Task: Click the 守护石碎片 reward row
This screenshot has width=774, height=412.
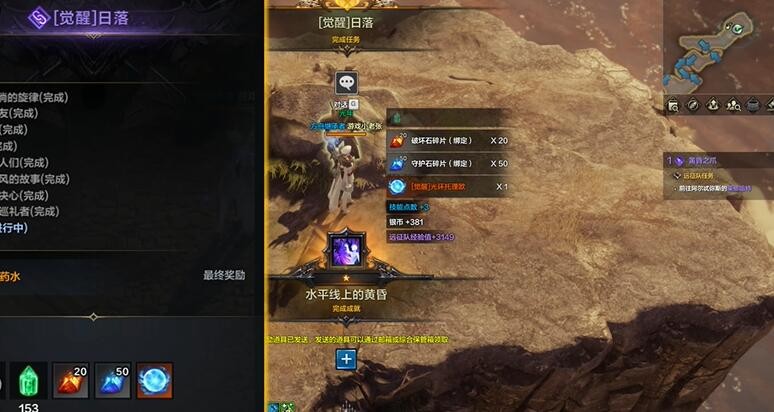Action: click(450, 163)
